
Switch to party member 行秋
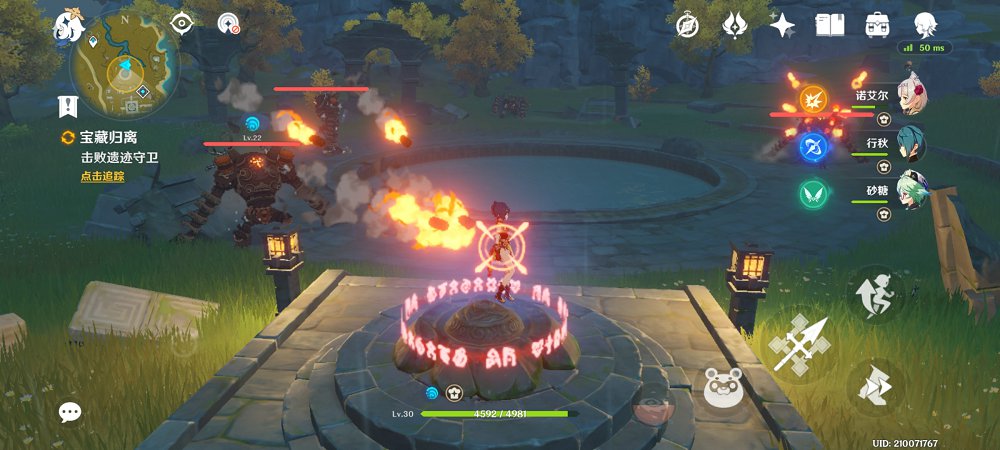(910, 145)
